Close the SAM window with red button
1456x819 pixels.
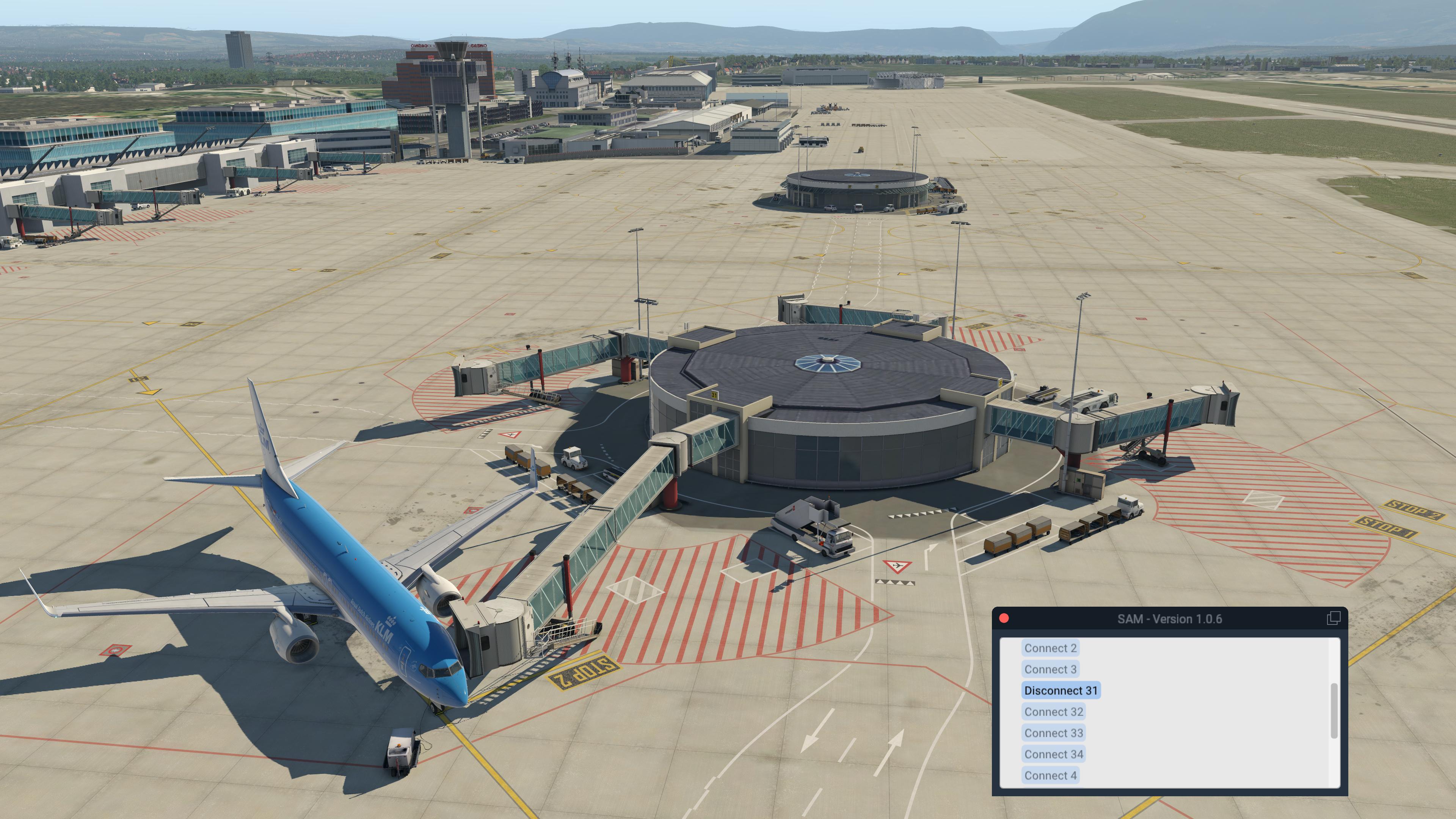tap(1004, 618)
